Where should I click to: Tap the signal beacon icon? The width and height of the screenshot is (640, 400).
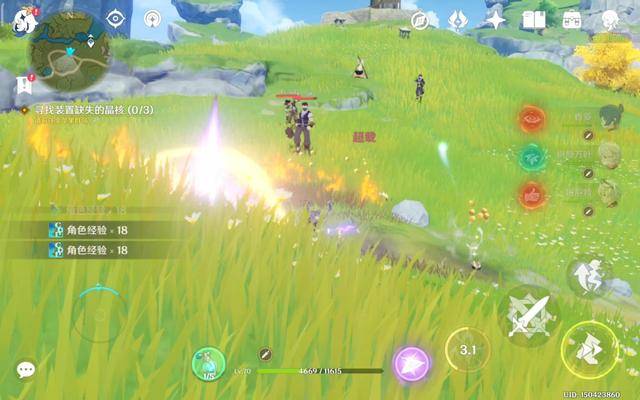(153, 18)
